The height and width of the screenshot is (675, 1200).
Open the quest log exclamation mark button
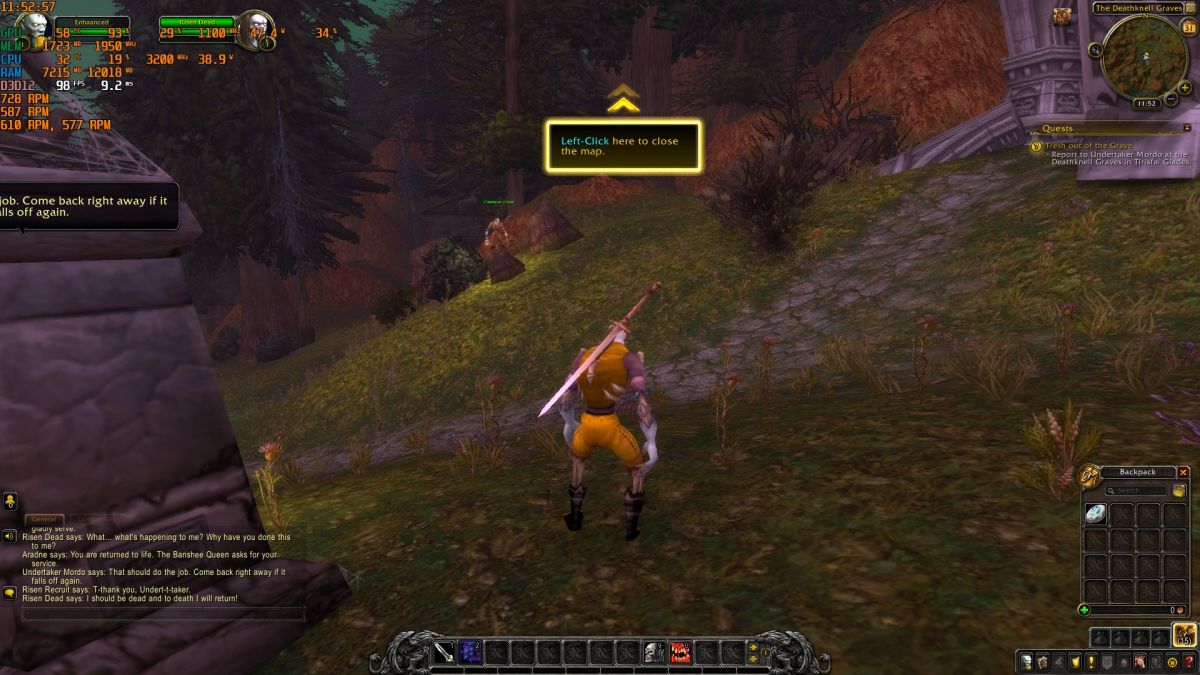(1091, 662)
